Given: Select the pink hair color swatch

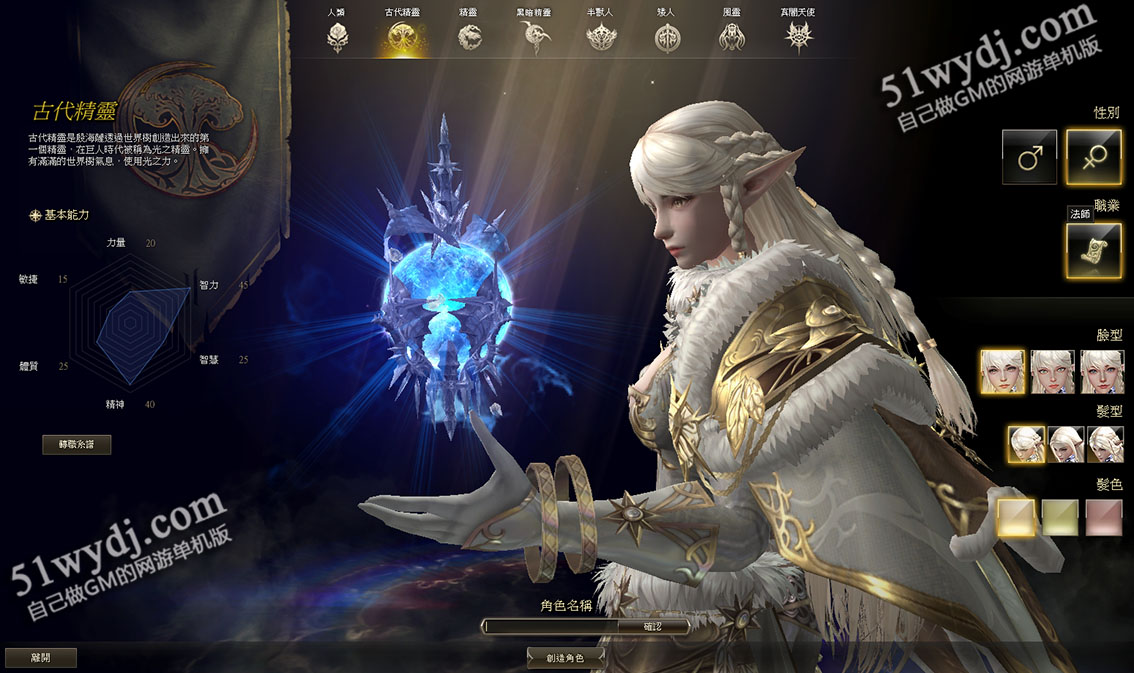Looking at the screenshot, I should point(1105,517).
